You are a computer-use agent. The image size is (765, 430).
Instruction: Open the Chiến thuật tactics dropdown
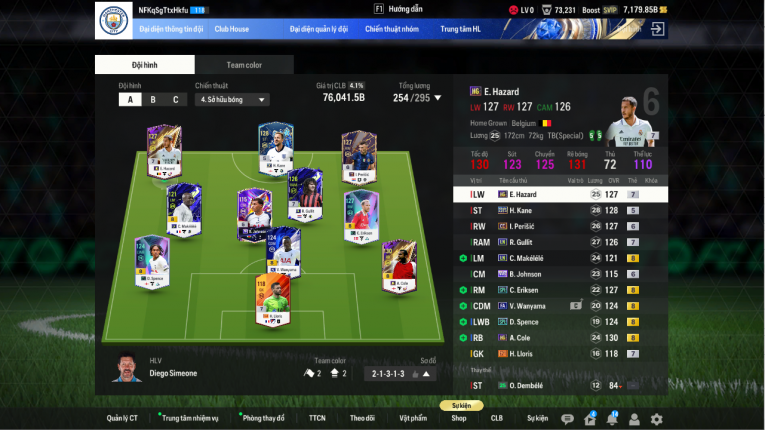pyautogui.click(x=233, y=99)
